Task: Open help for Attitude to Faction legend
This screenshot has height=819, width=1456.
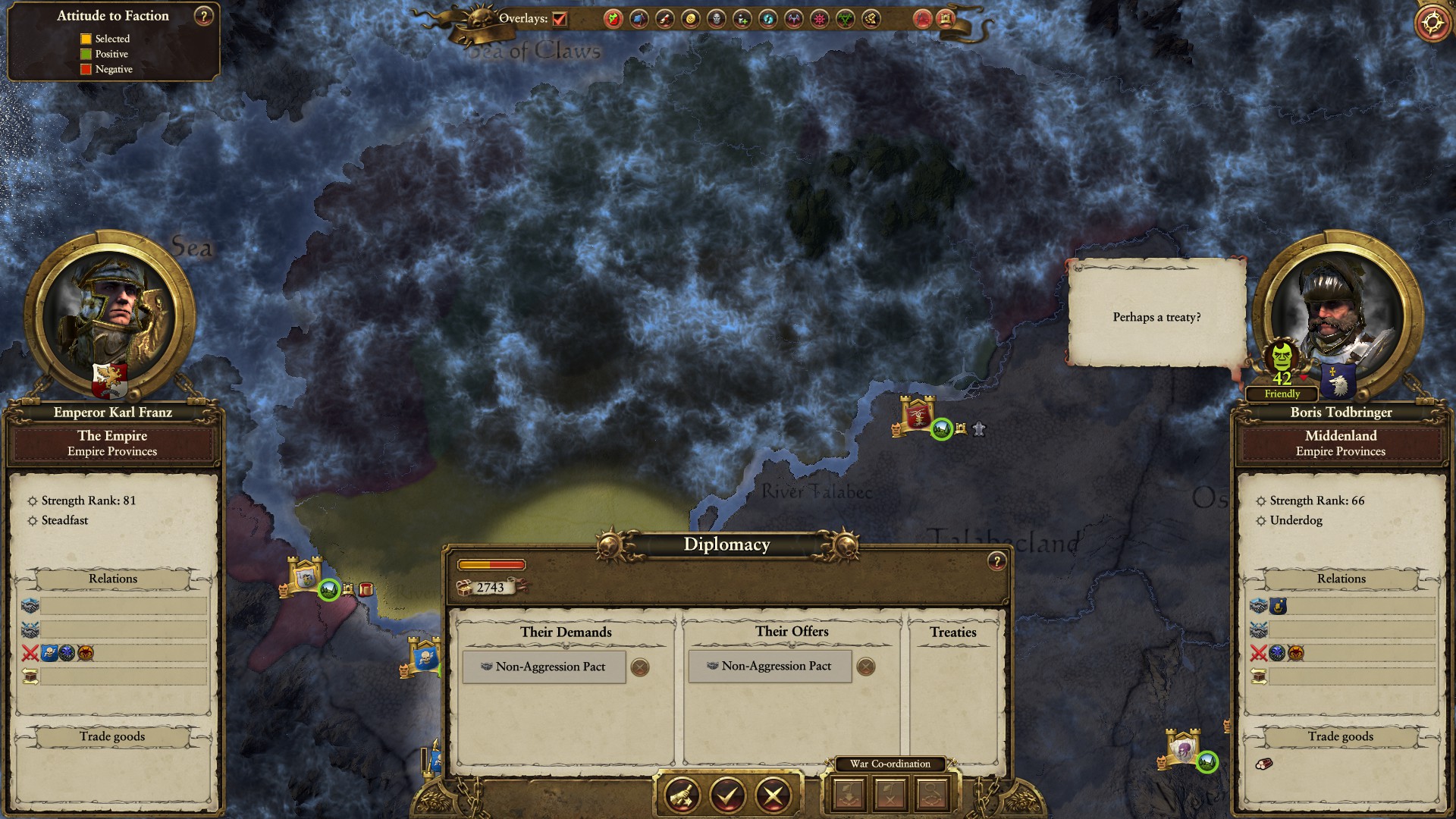Action: [x=203, y=16]
